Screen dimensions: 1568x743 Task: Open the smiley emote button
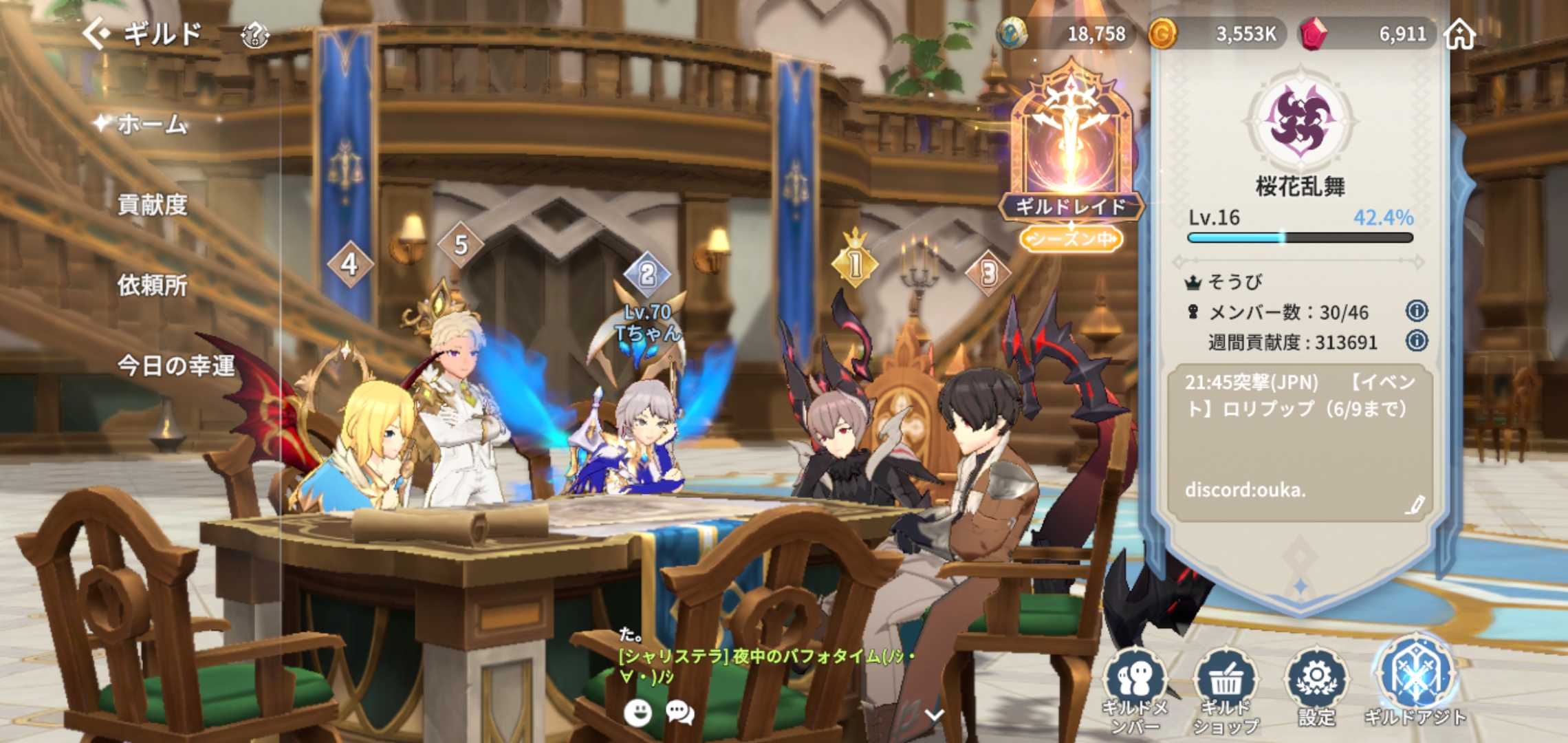point(638,713)
